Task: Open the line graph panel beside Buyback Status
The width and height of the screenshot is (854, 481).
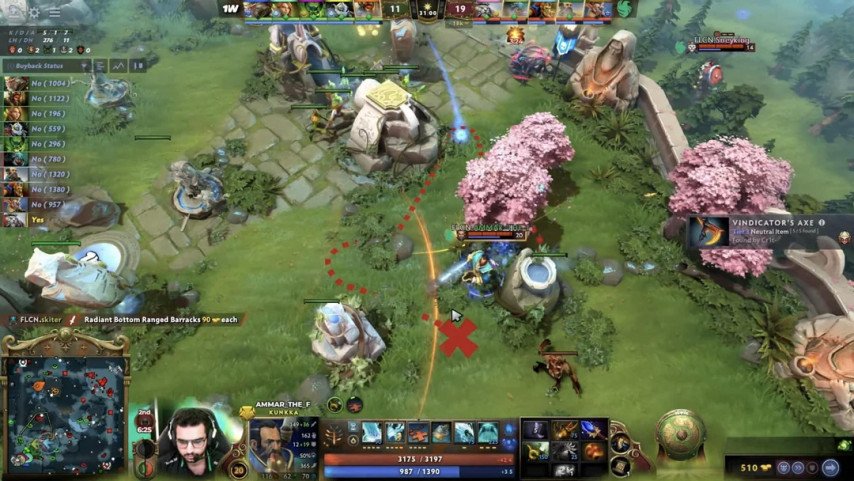Action: pyautogui.click(x=118, y=65)
